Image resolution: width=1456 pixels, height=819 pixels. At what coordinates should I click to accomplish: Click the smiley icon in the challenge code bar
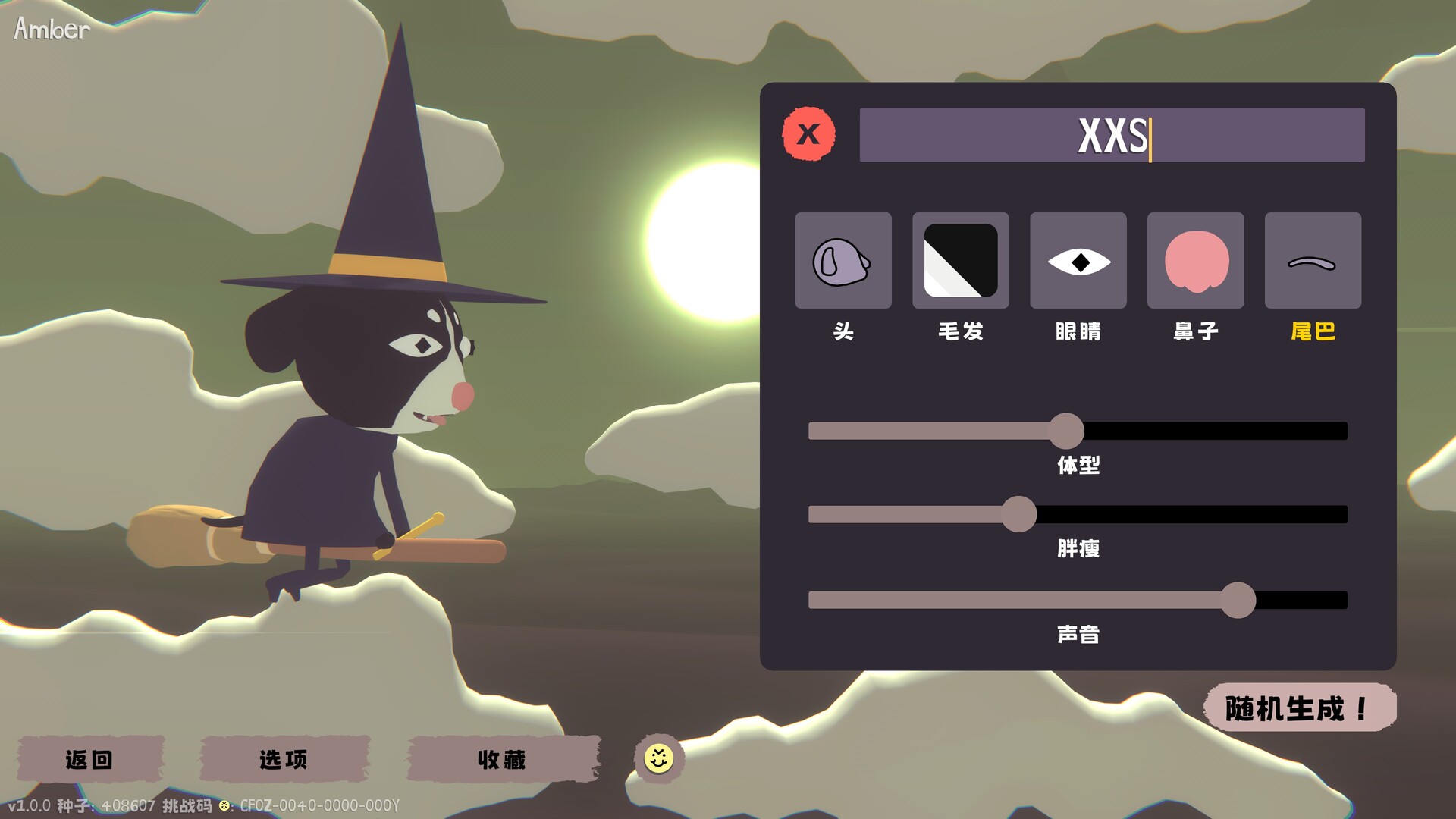(x=223, y=806)
